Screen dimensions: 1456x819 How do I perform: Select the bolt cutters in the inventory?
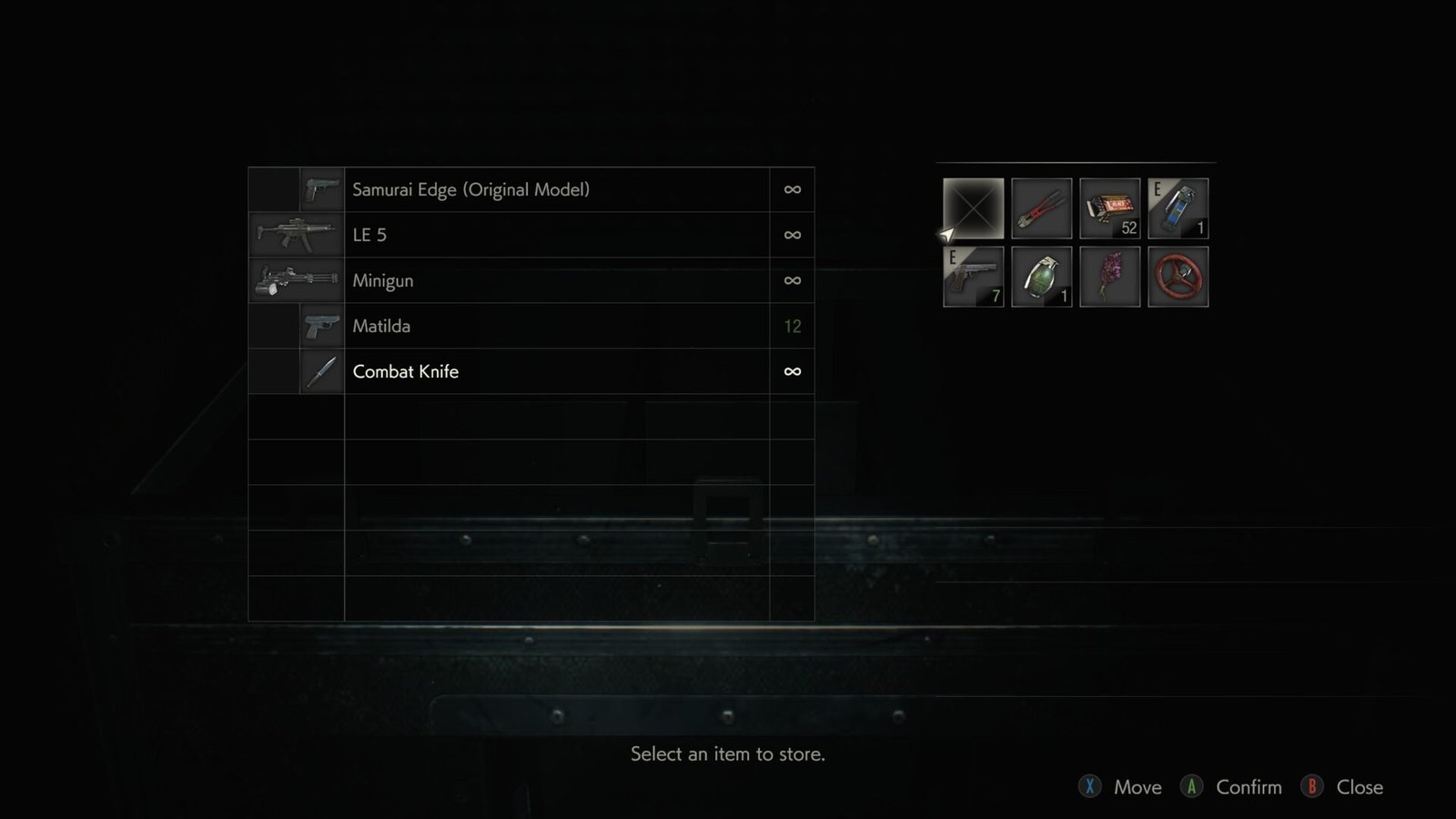click(1041, 207)
